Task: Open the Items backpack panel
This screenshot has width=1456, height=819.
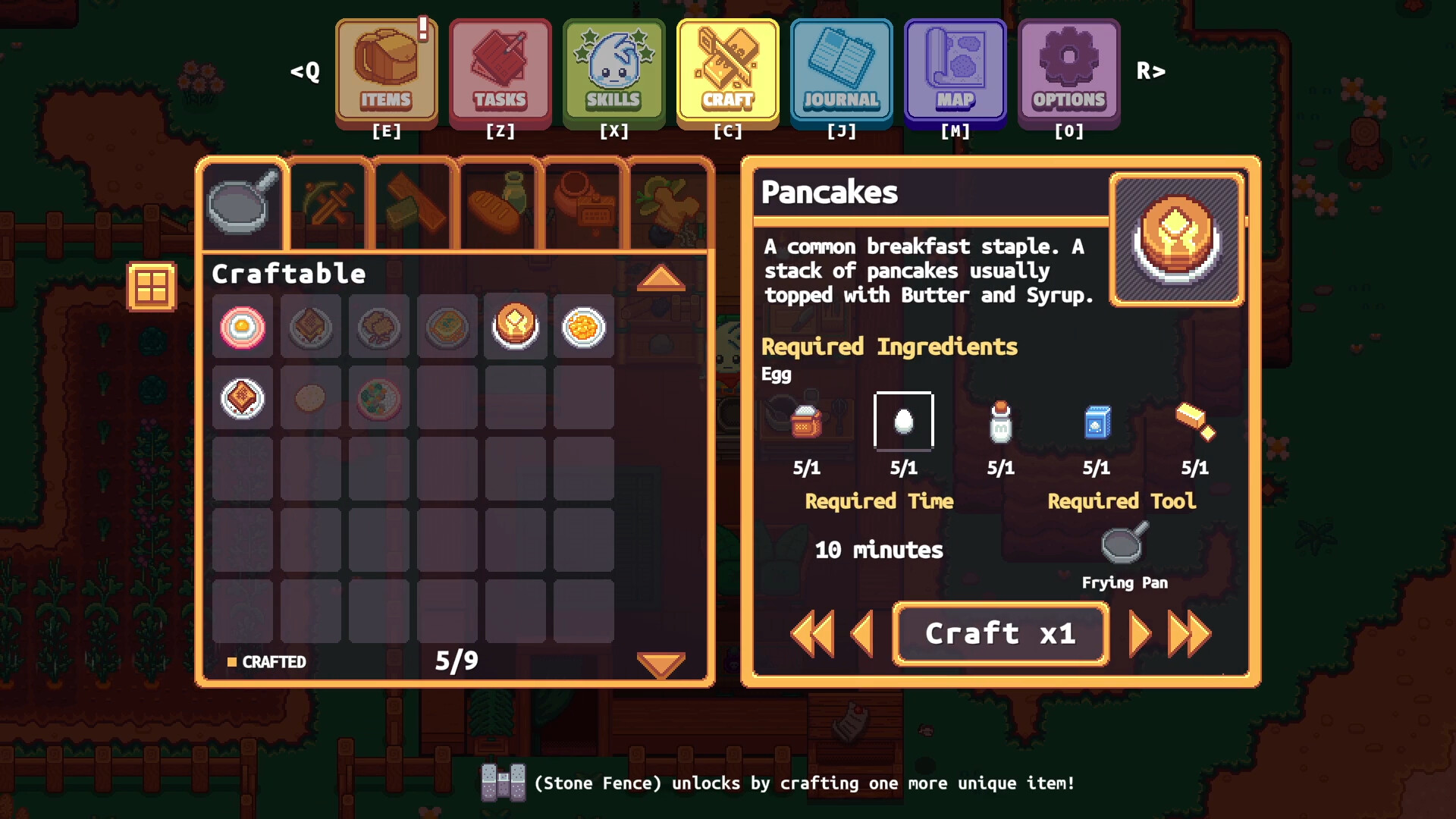Action: click(x=387, y=72)
